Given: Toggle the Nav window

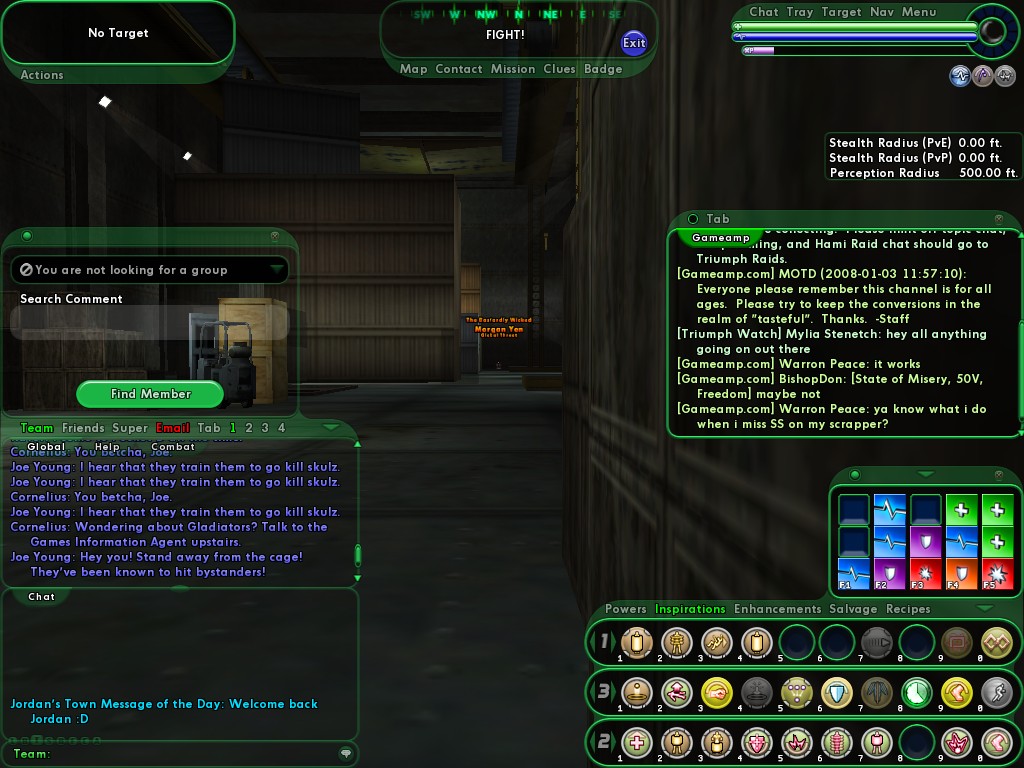Looking at the screenshot, I should point(882,12).
